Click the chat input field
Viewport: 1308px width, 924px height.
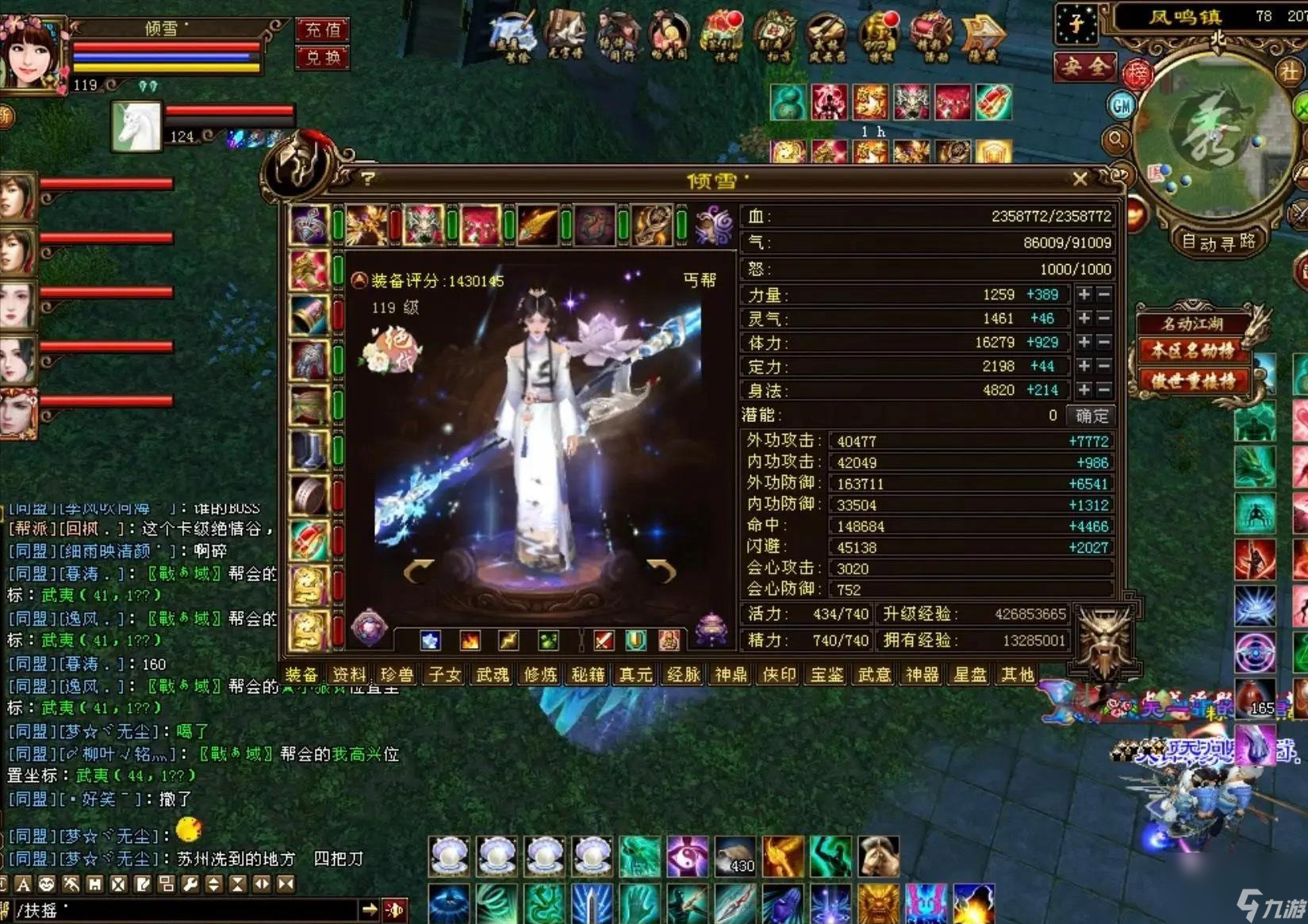pos(190,910)
